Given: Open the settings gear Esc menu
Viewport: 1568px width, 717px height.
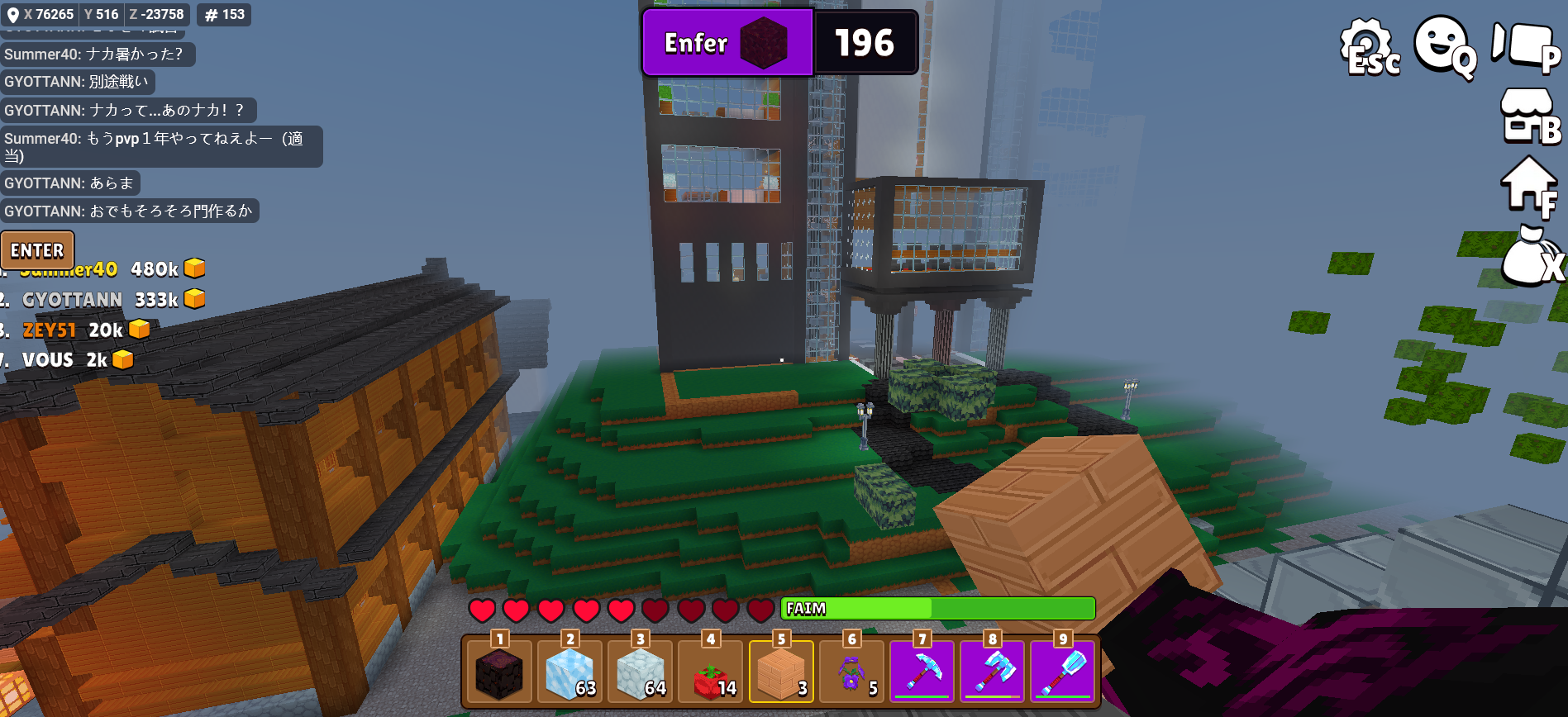Looking at the screenshot, I should point(1369,48).
